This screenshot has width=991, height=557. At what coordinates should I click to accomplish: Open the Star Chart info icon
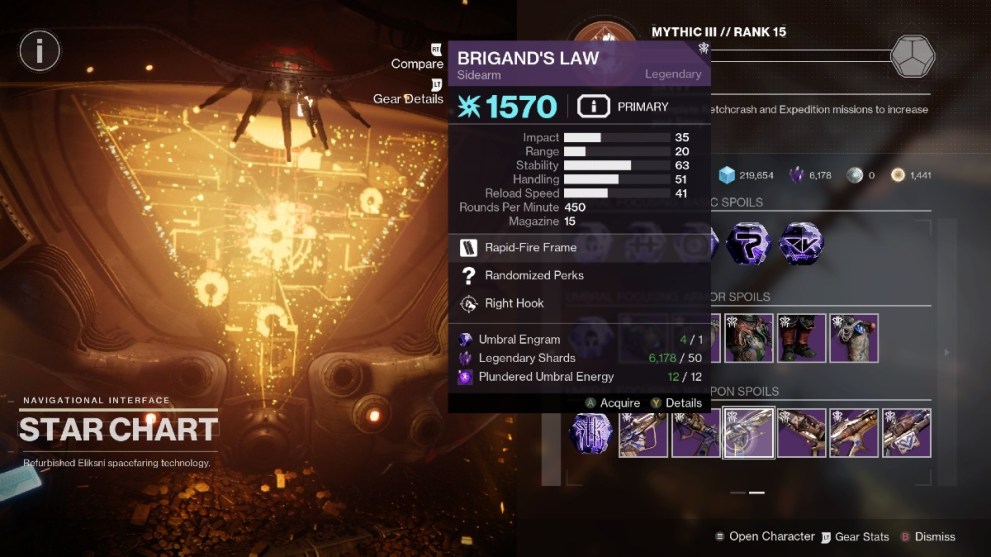click(x=40, y=49)
